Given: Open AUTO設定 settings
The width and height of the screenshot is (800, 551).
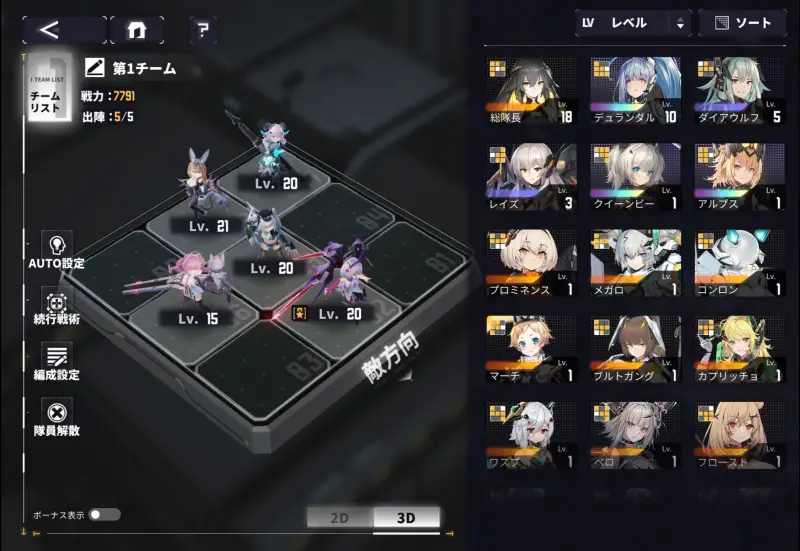Looking at the screenshot, I should pos(57,250).
